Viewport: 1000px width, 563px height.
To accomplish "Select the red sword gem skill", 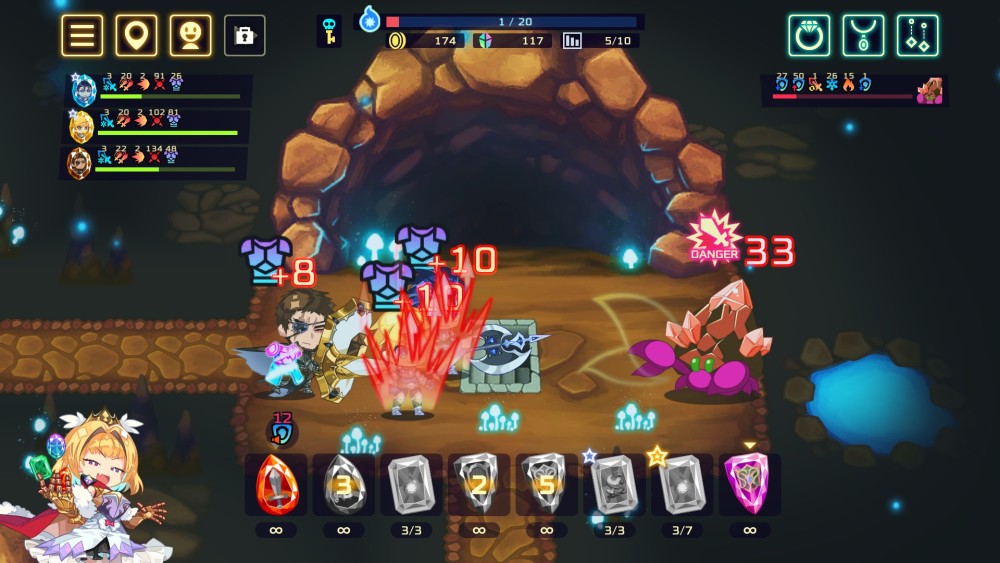I will coord(276,485).
